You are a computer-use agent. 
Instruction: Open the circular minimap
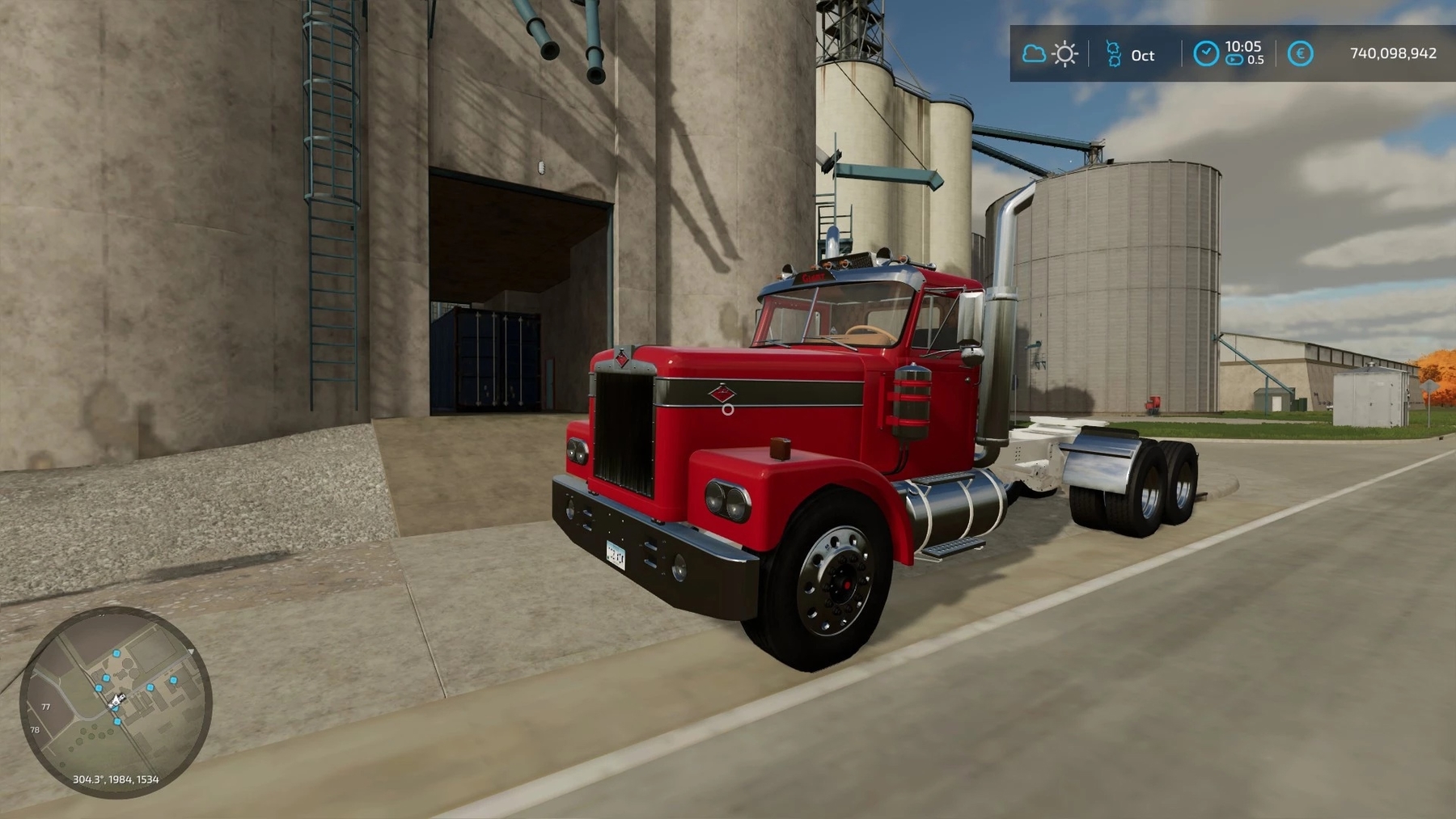pyautogui.click(x=116, y=702)
